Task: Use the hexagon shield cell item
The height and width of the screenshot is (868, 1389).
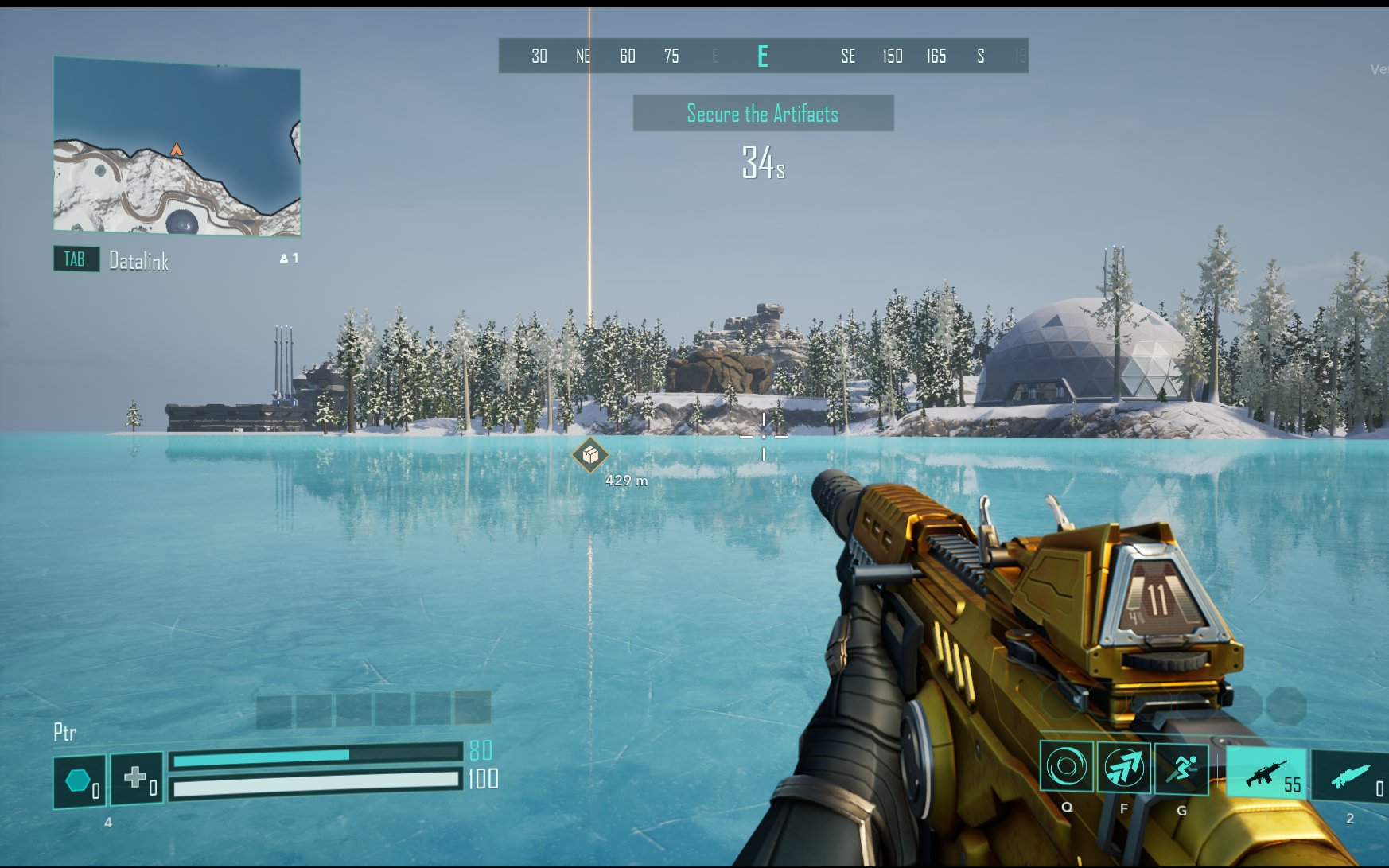Action: [x=79, y=781]
